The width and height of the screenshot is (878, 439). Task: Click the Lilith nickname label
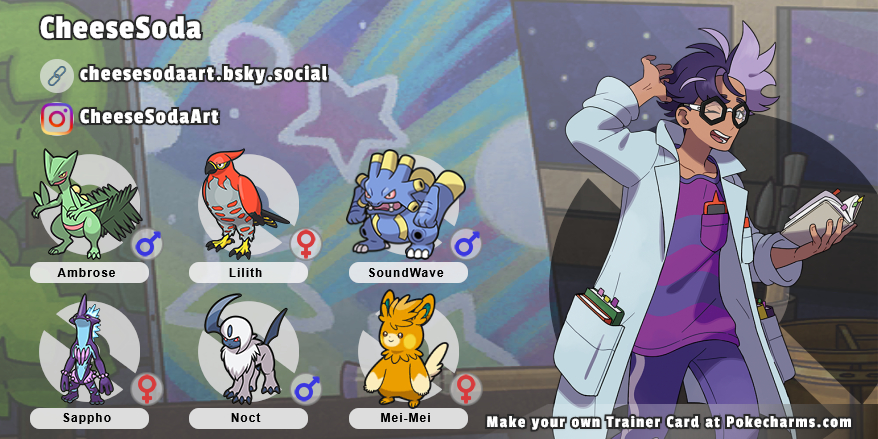(248, 273)
